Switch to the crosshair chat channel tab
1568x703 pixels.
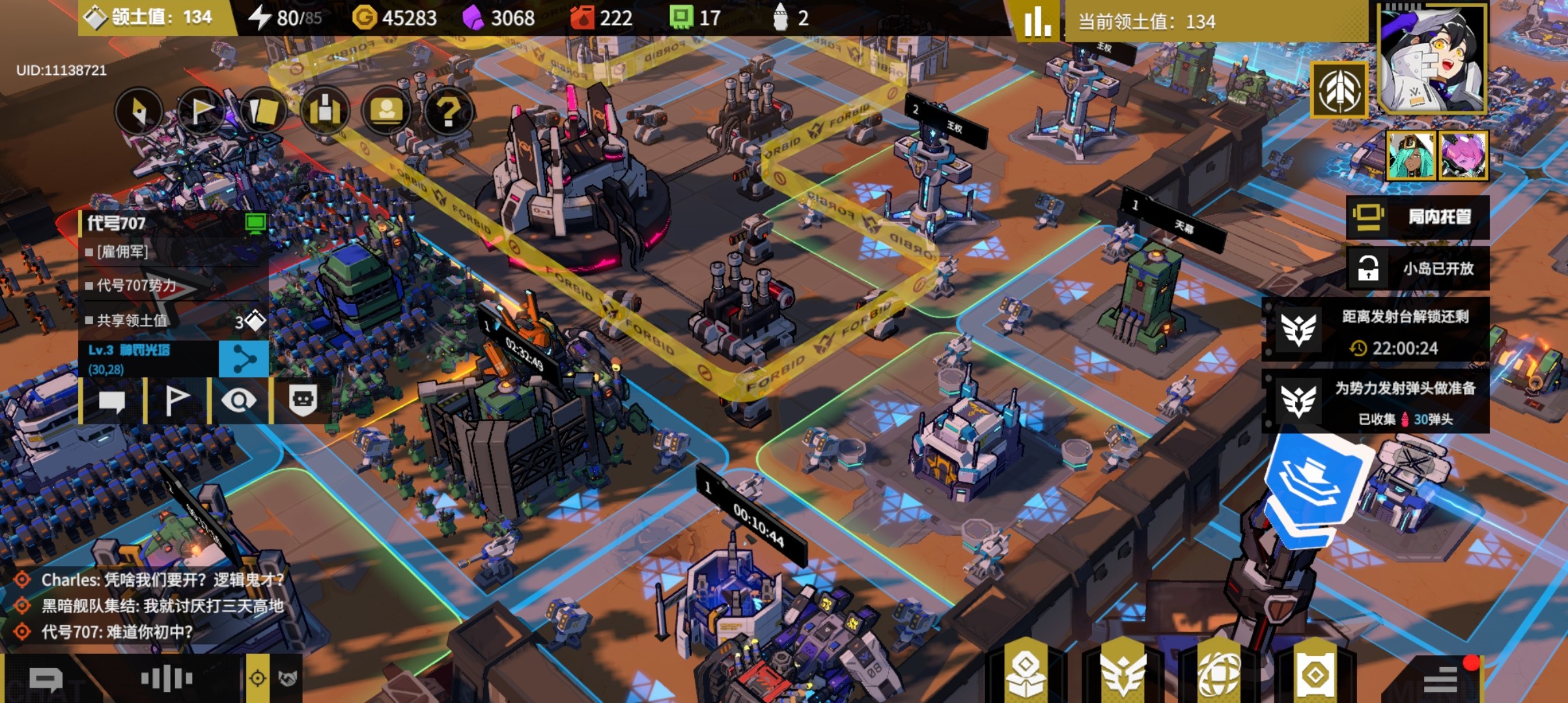coord(258,678)
